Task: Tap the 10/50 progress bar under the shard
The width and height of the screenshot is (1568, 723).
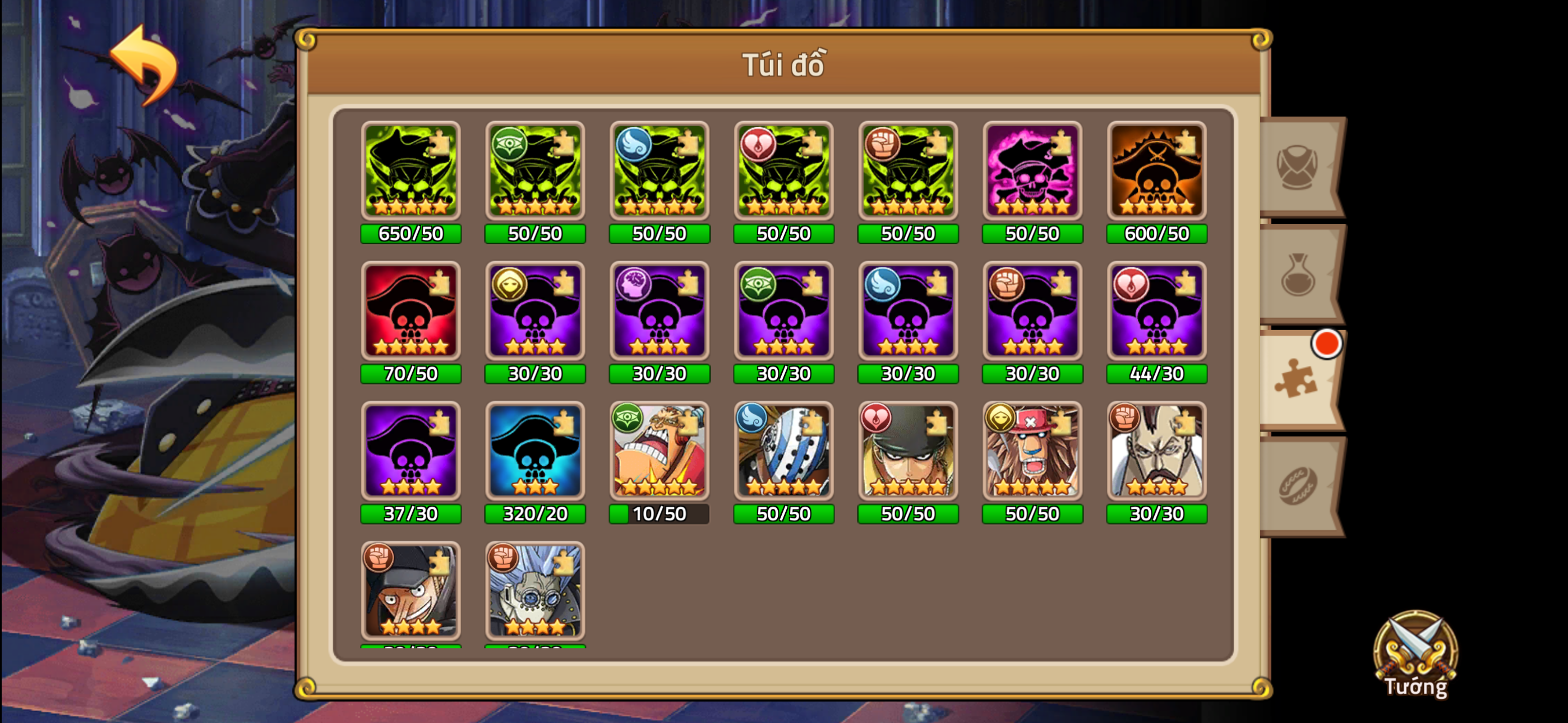Action: (x=659, y=515)
